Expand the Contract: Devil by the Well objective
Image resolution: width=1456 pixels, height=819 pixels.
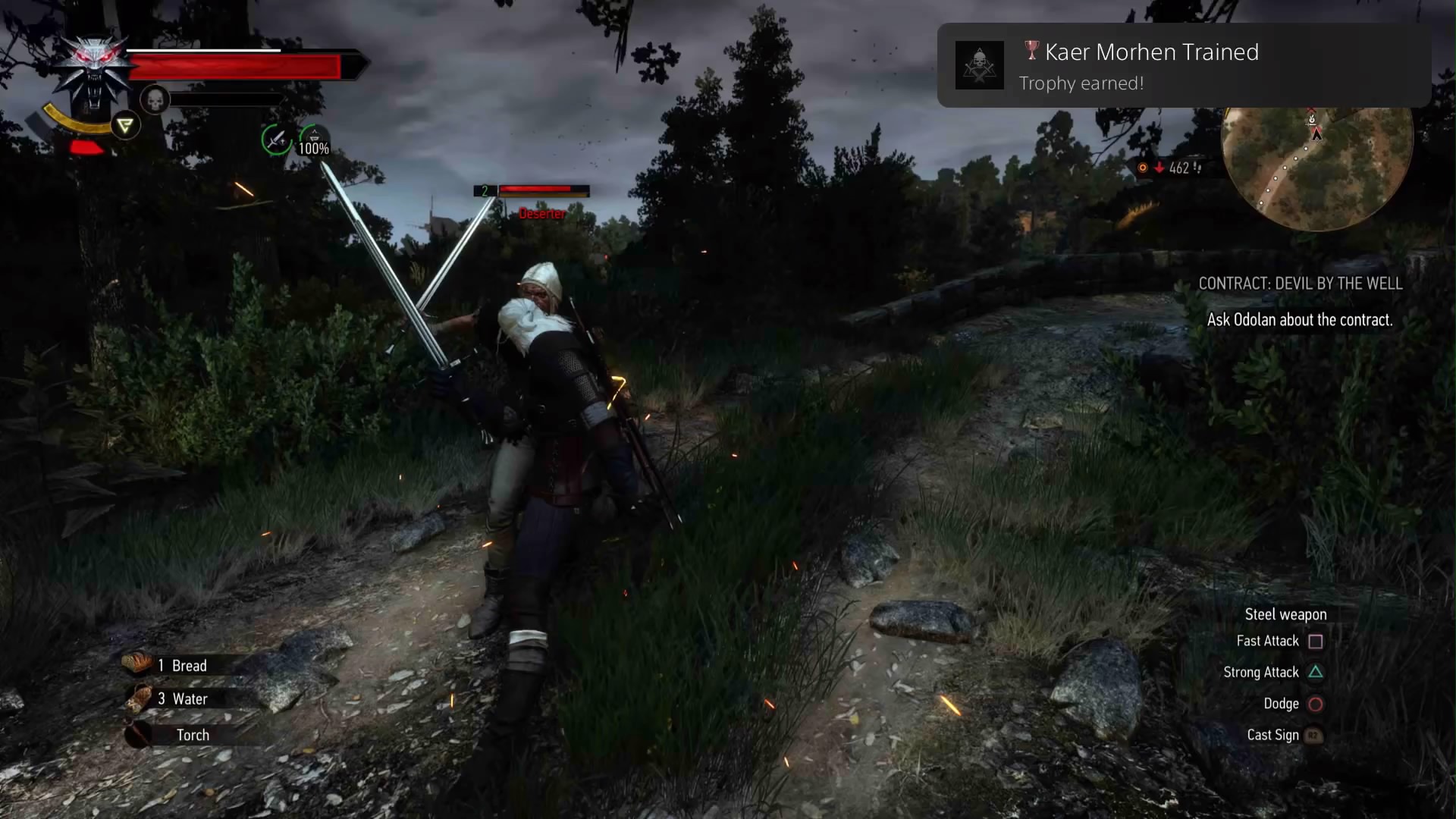pyautogui.click(x=1301, y=283)
